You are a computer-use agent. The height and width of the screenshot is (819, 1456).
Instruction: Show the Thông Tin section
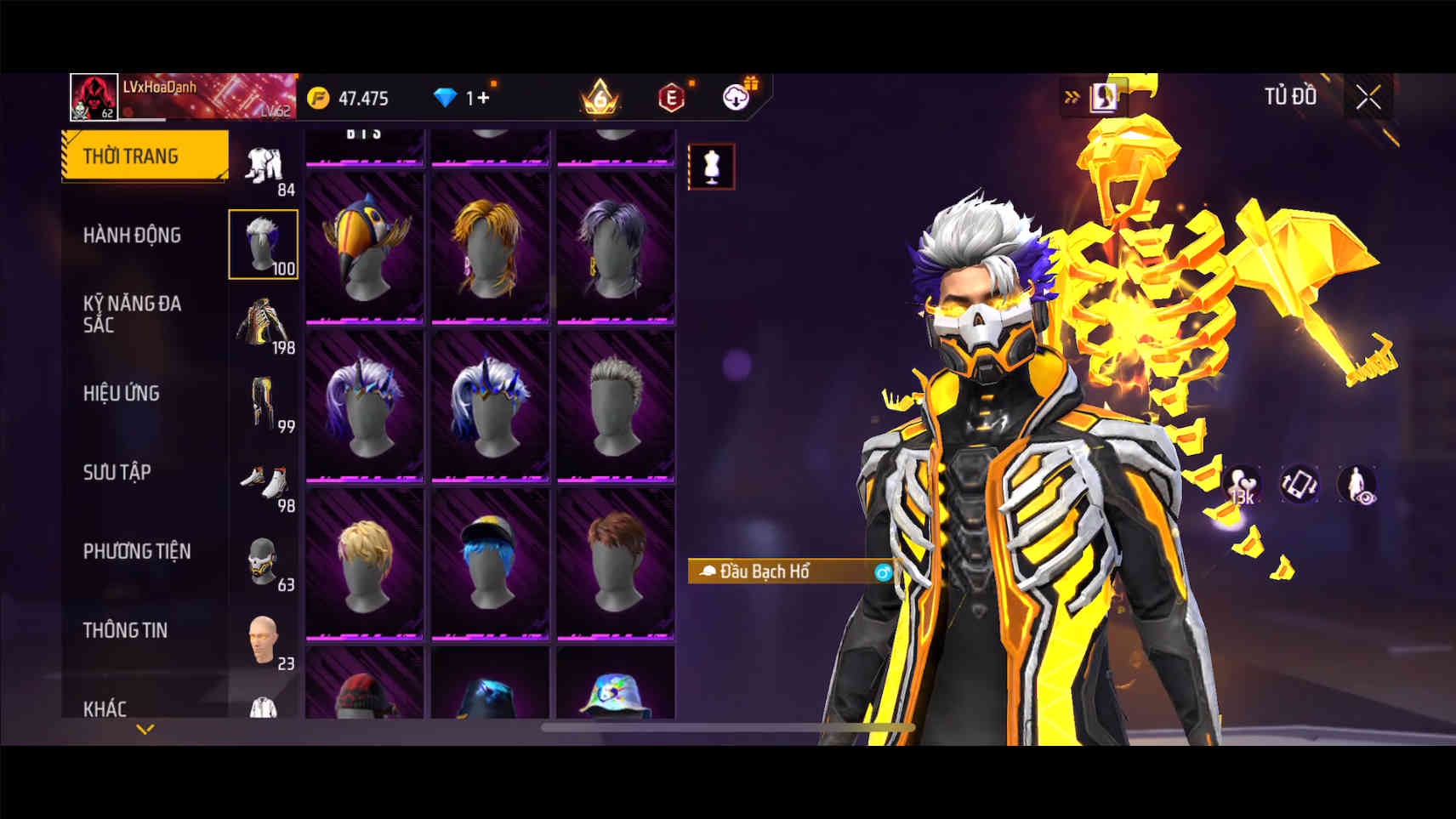pos(125,630)
